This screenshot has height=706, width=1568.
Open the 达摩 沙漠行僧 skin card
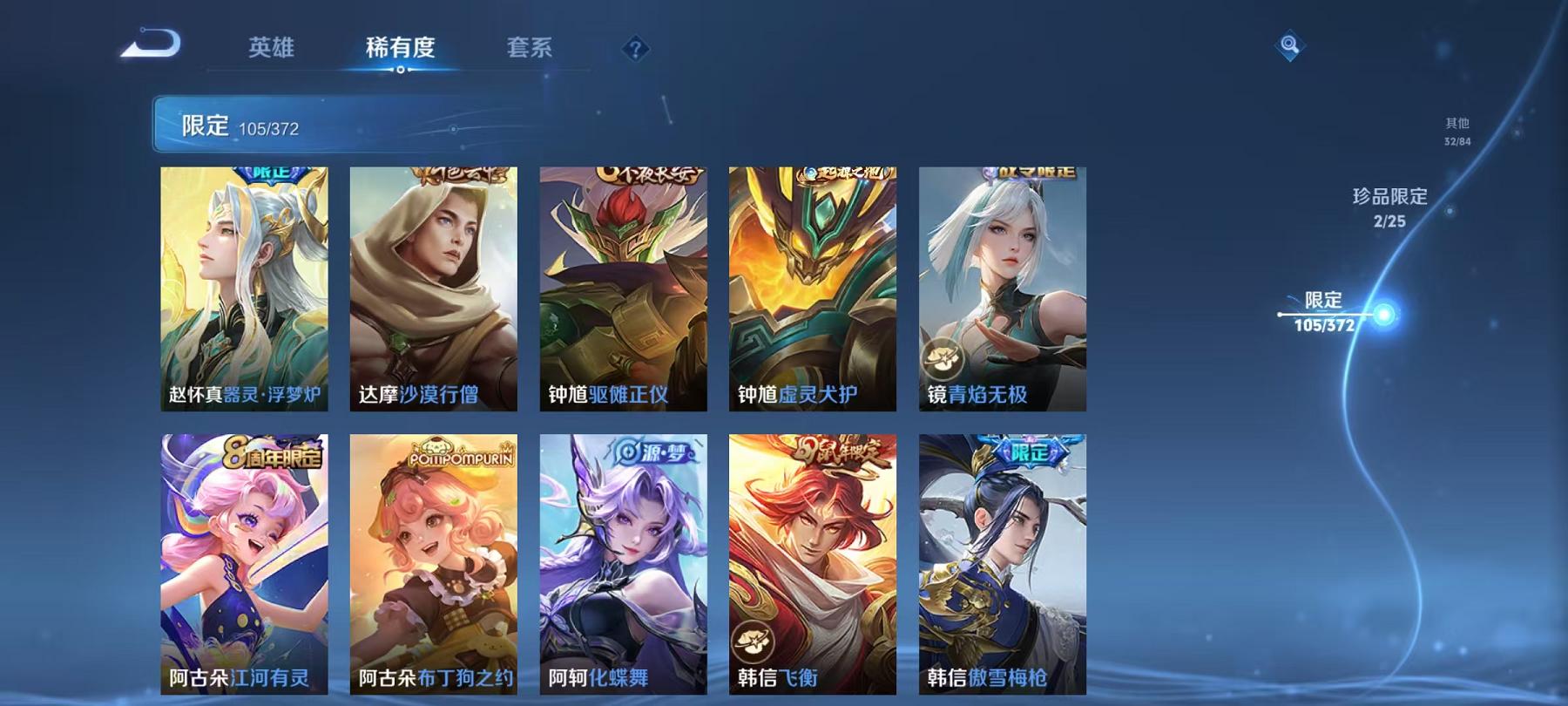pos(434,288)
